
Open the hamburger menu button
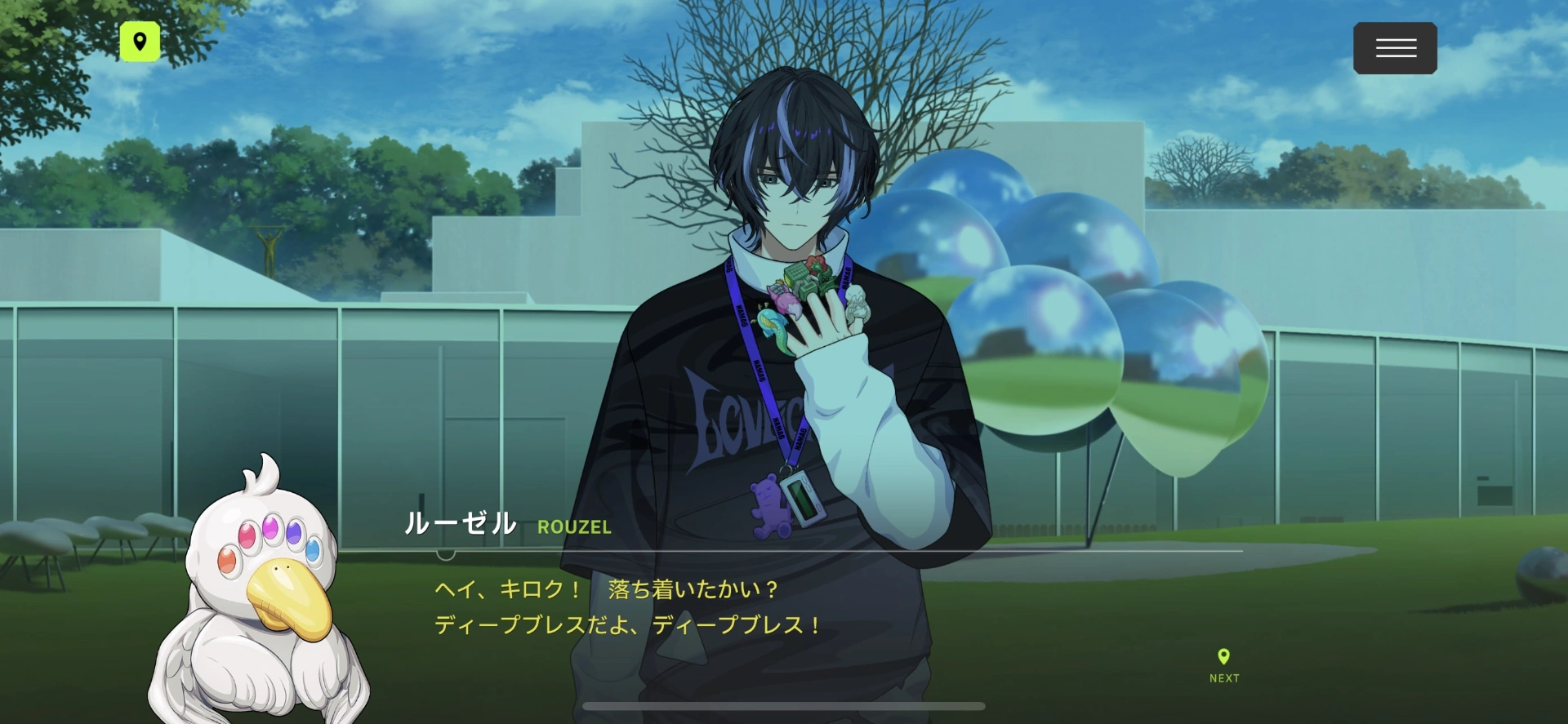coord(1395,48)
